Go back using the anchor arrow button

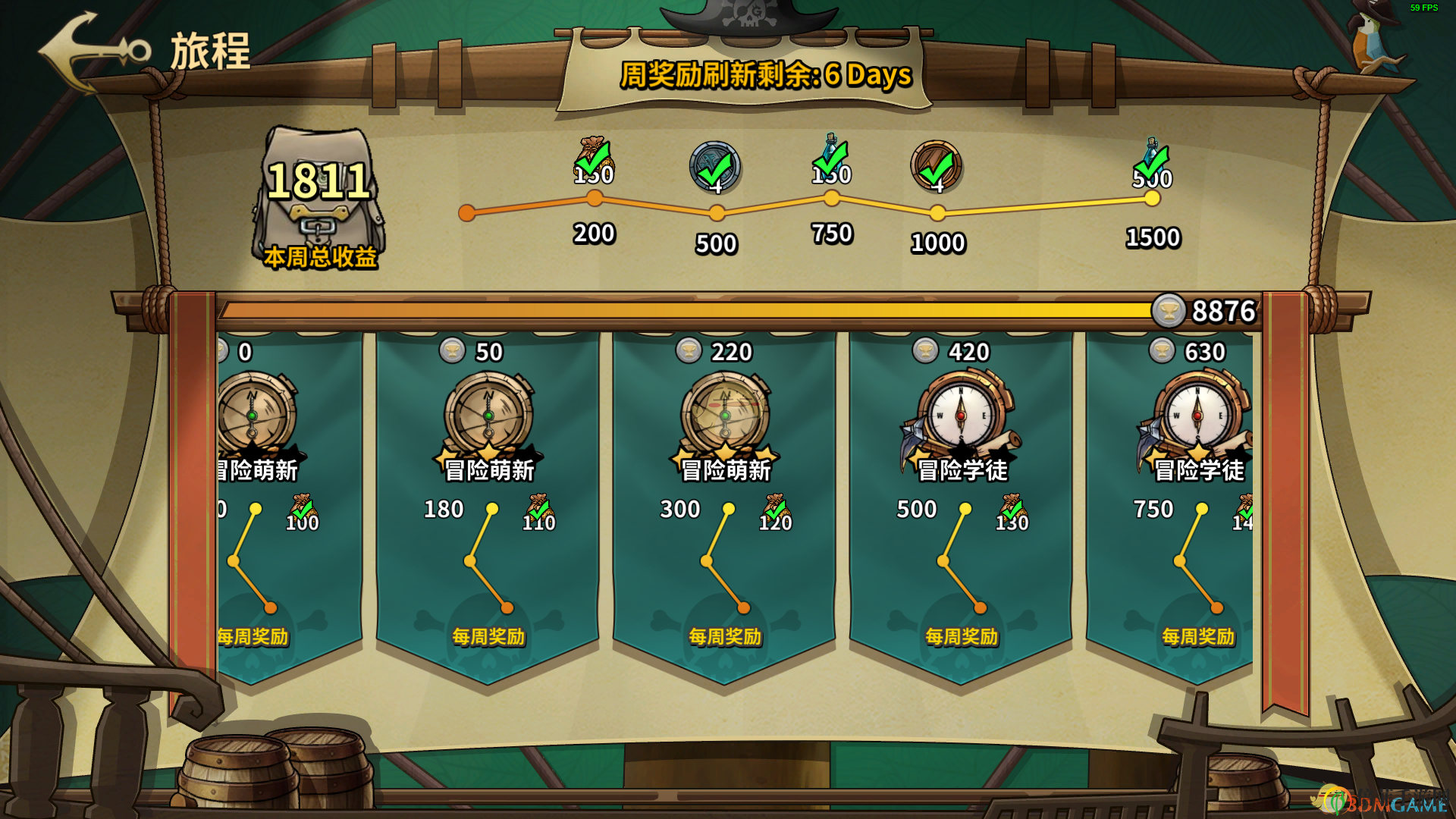93,52
